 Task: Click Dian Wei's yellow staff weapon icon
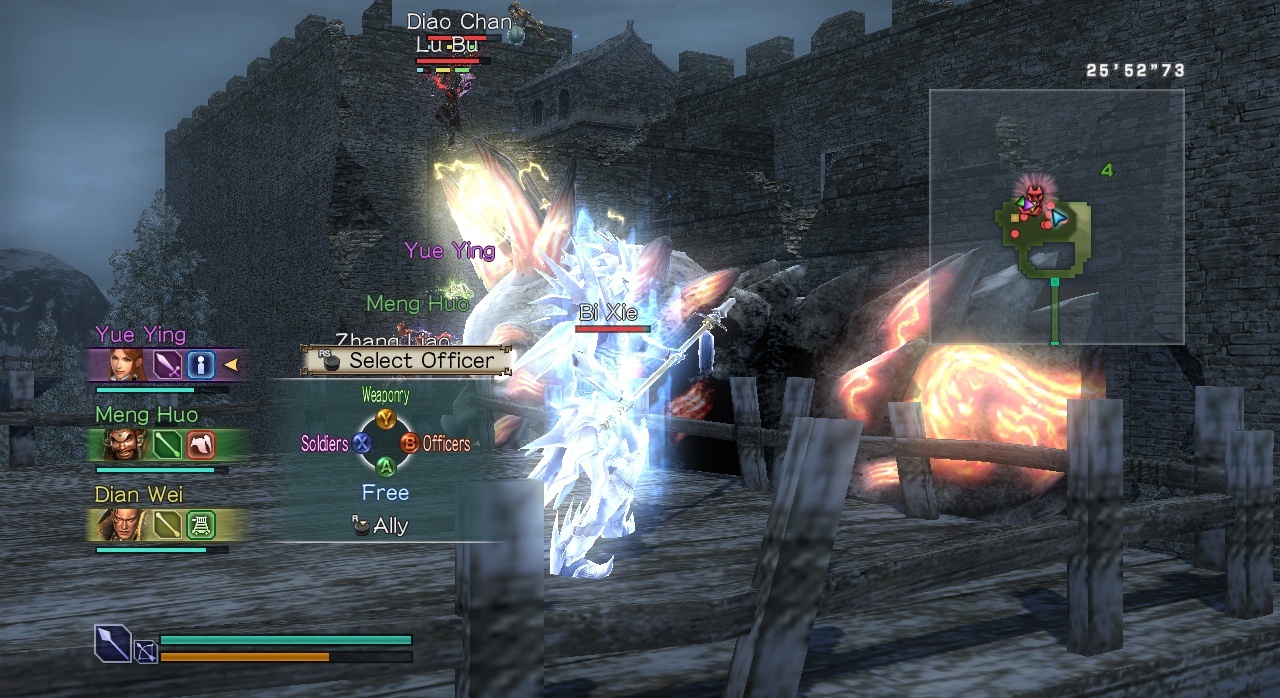click(x=167, y=524)
